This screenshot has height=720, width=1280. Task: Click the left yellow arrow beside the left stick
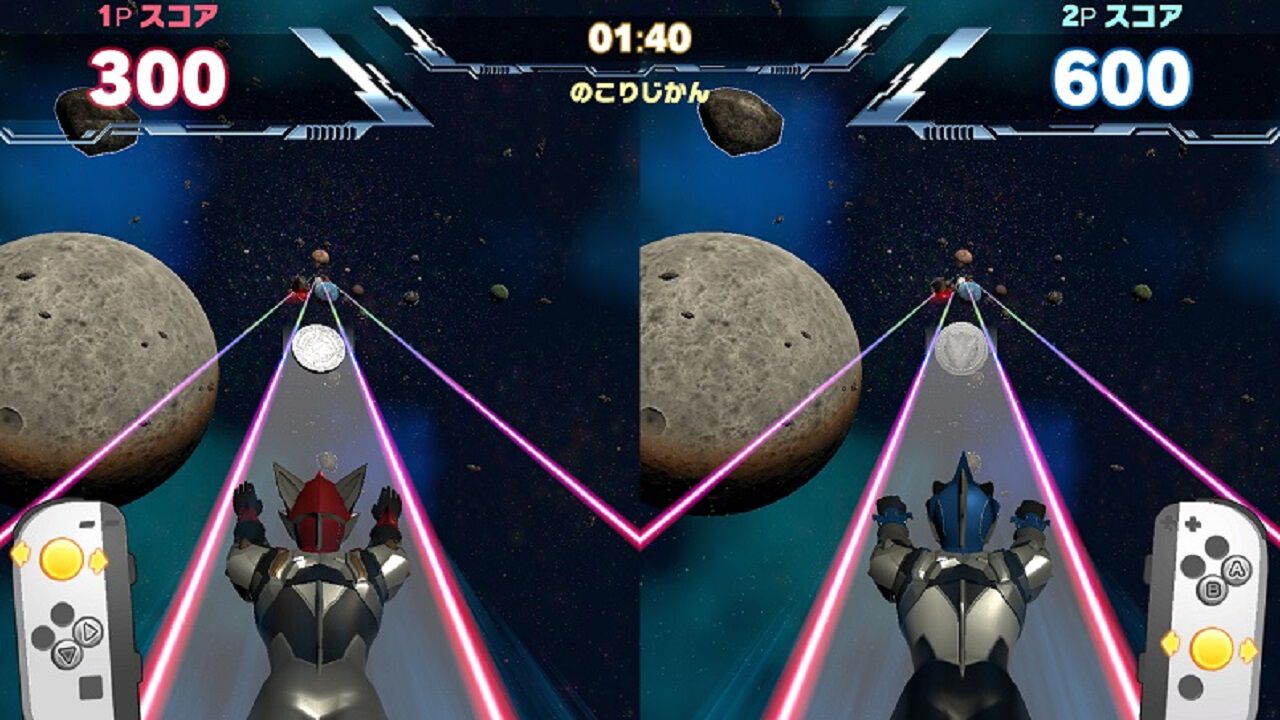(20, 553)
